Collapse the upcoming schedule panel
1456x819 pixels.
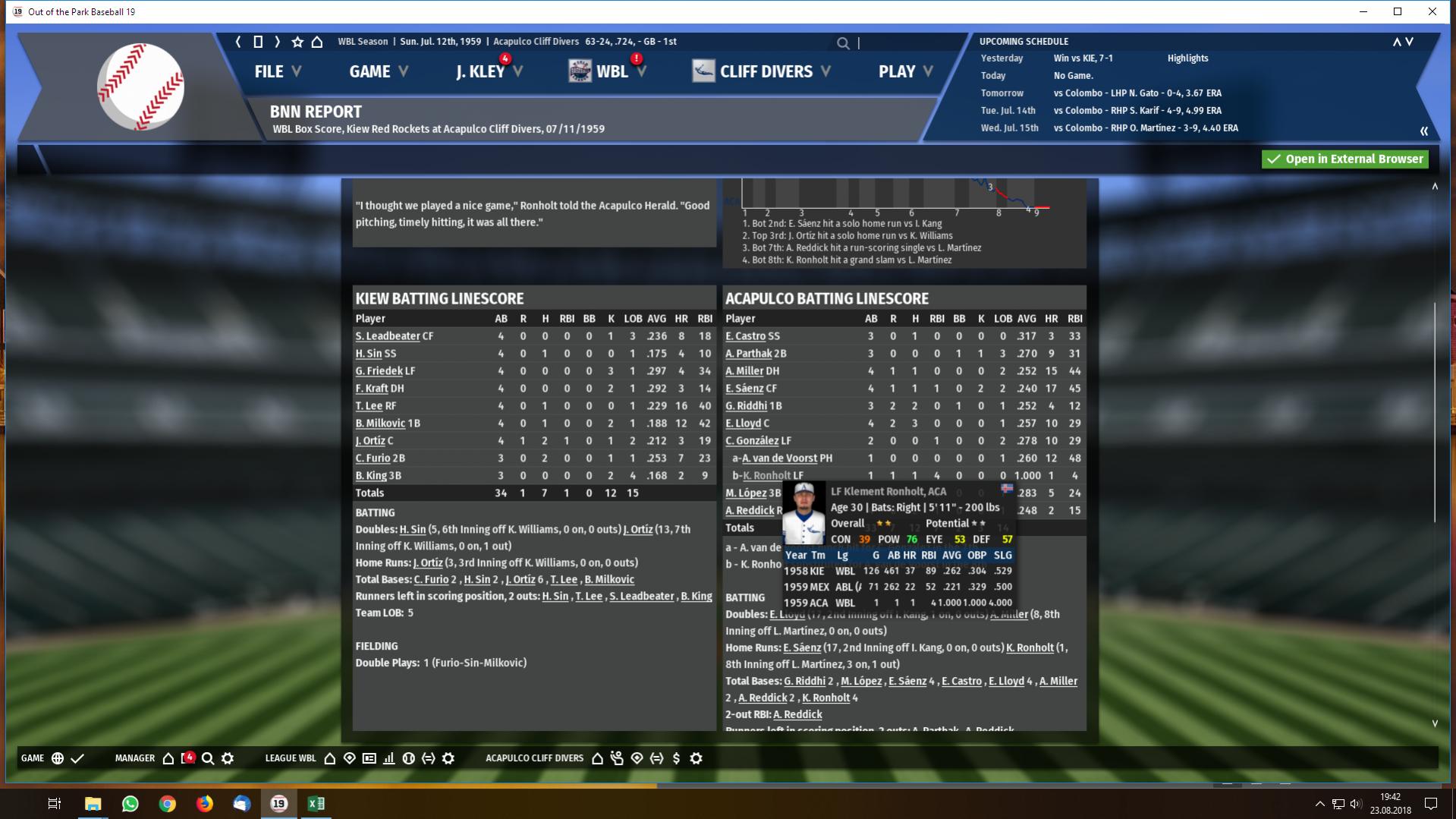(1424, 131)
